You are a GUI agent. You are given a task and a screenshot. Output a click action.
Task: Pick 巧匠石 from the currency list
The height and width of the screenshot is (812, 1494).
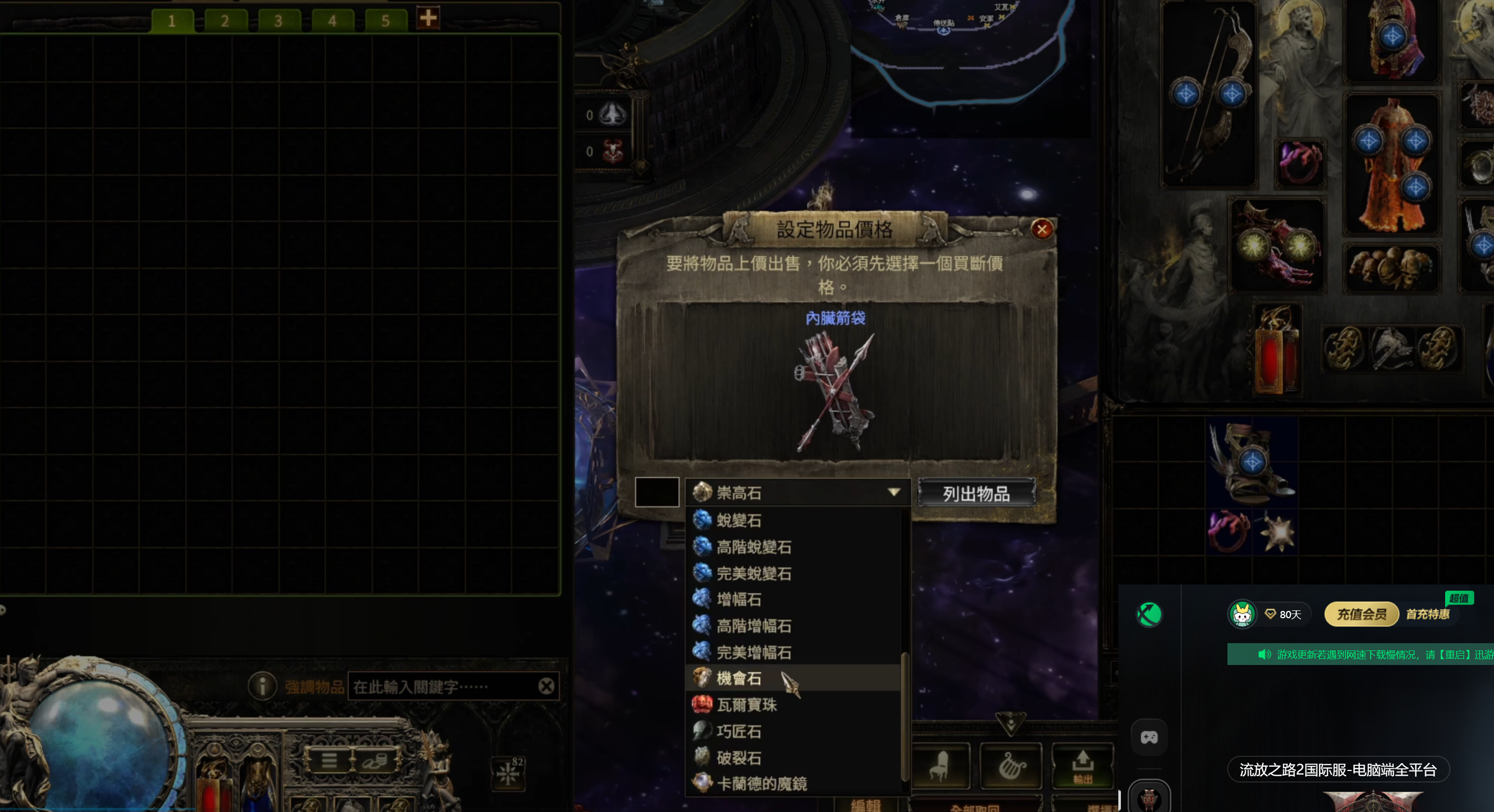[x=739, y=731]
